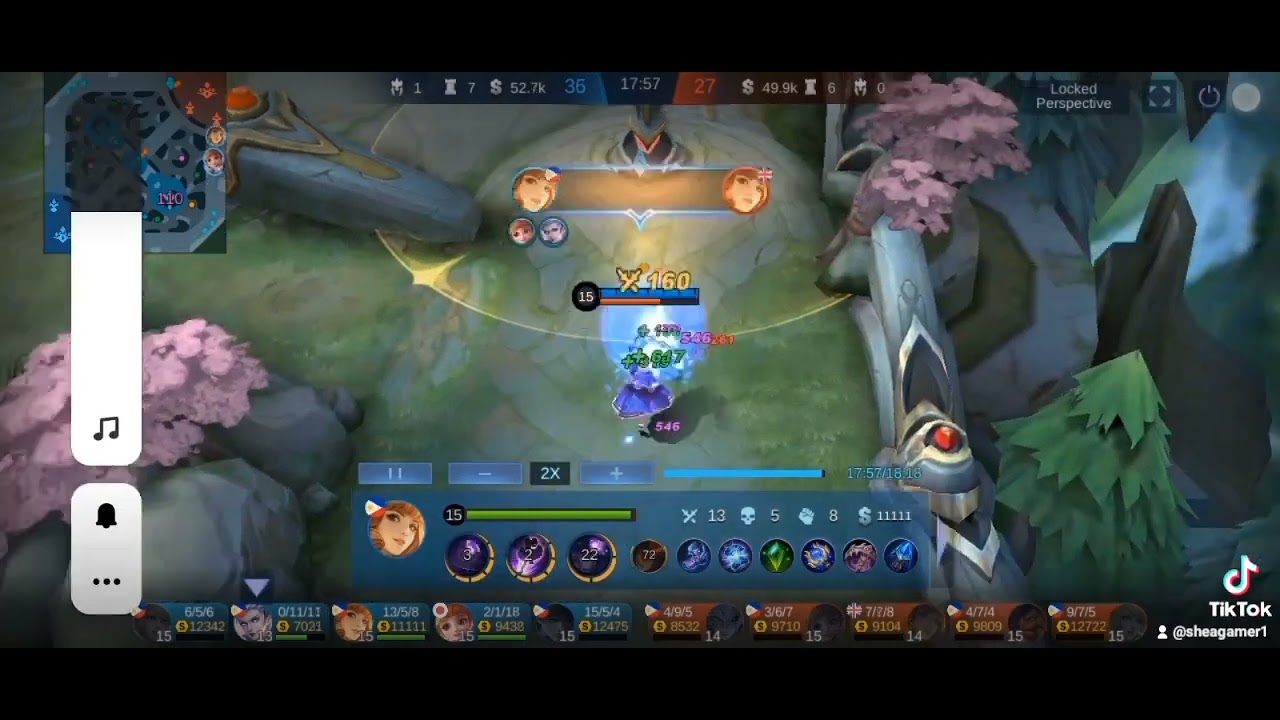Click the replay progress bar
Image resolution: width=1280 pixels, height=720 pixels.
pyautogui.click(x=743, y=473)
